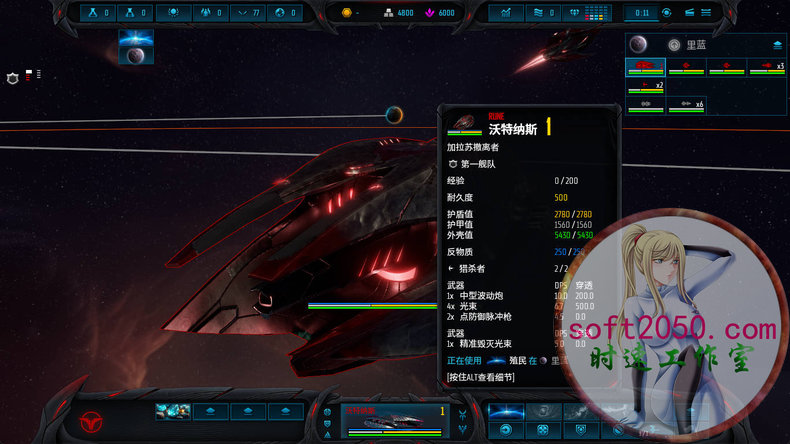790x444 pixels.
Task: Select the x6 grey ship group tile
Action: click(x=686, y=105)
